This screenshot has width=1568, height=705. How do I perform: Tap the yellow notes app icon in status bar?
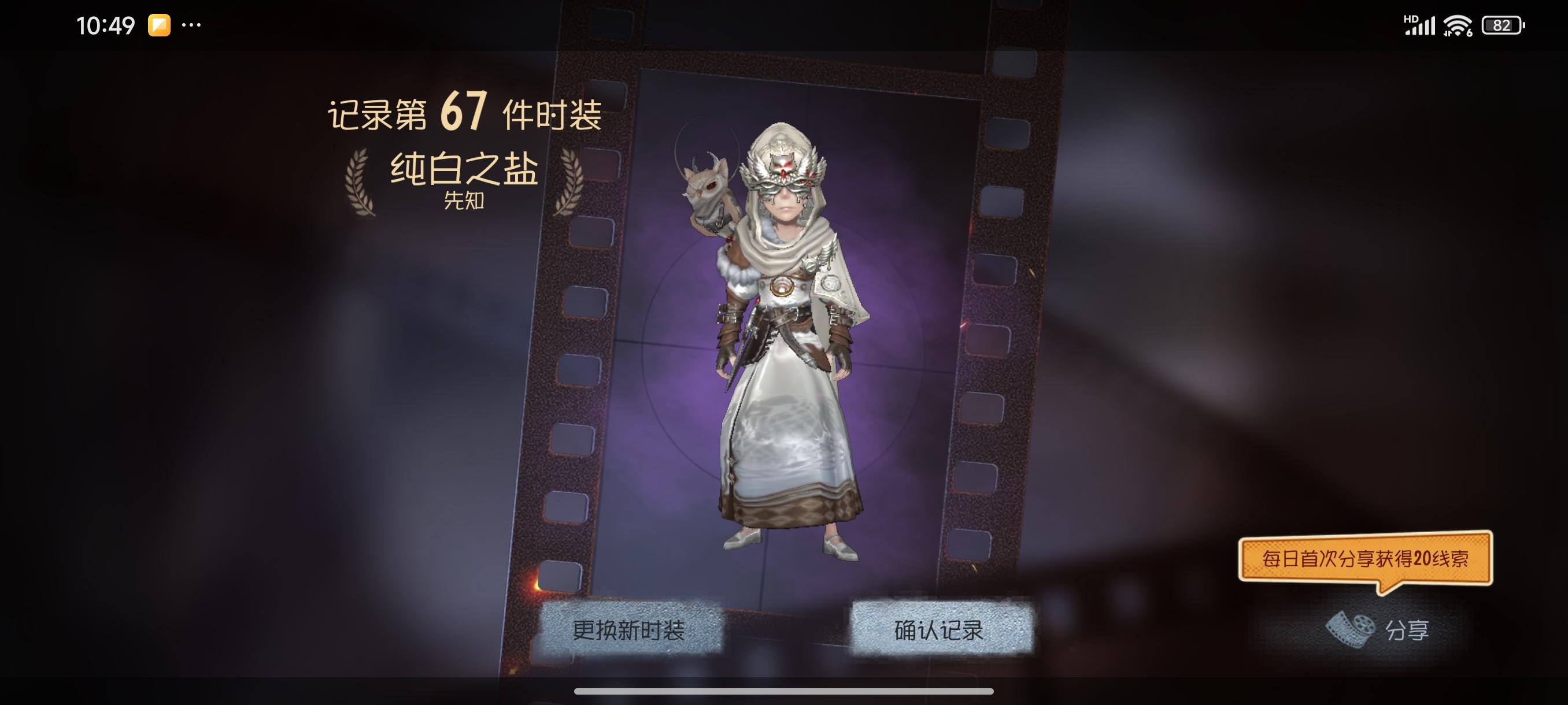(158, 25)
